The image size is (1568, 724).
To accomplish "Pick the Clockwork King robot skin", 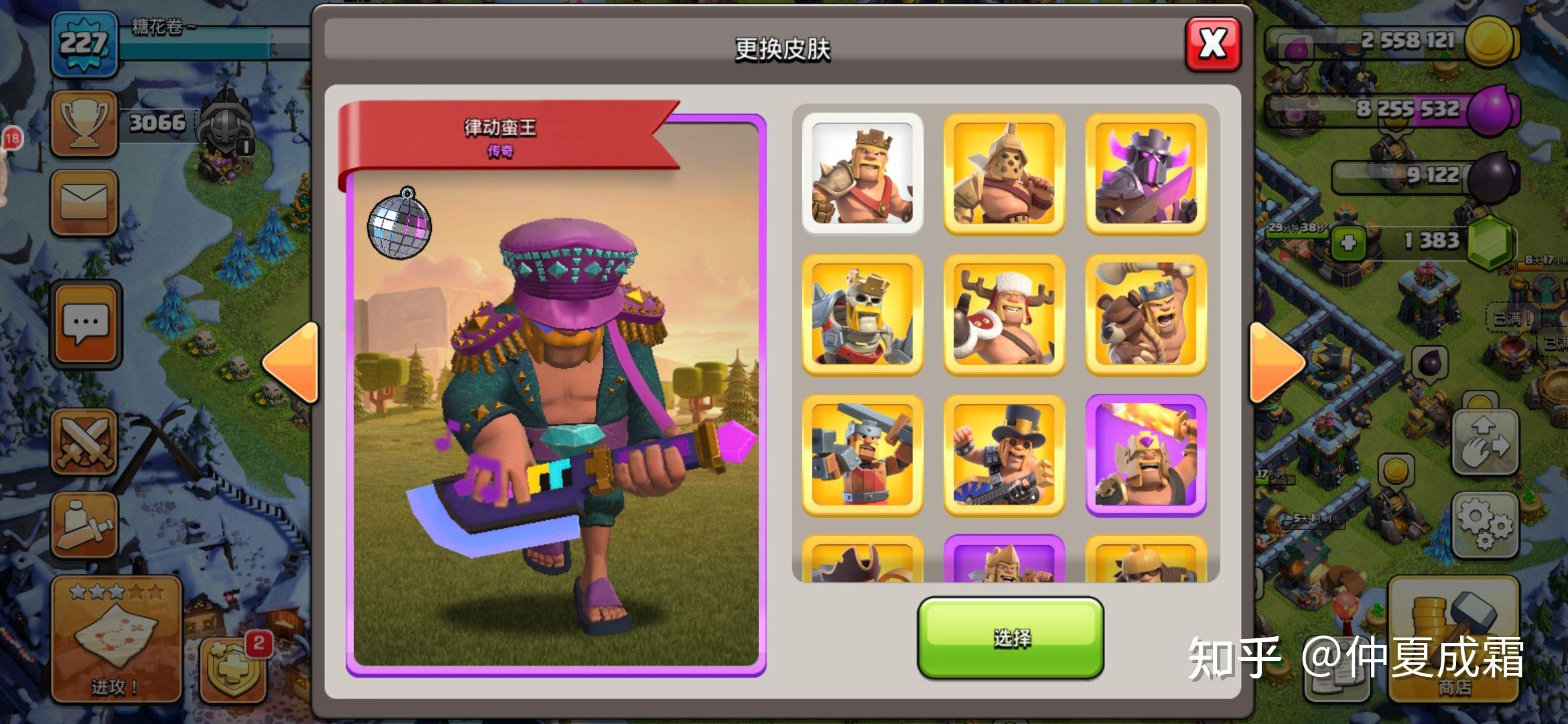I will click(x=862, y=455).
